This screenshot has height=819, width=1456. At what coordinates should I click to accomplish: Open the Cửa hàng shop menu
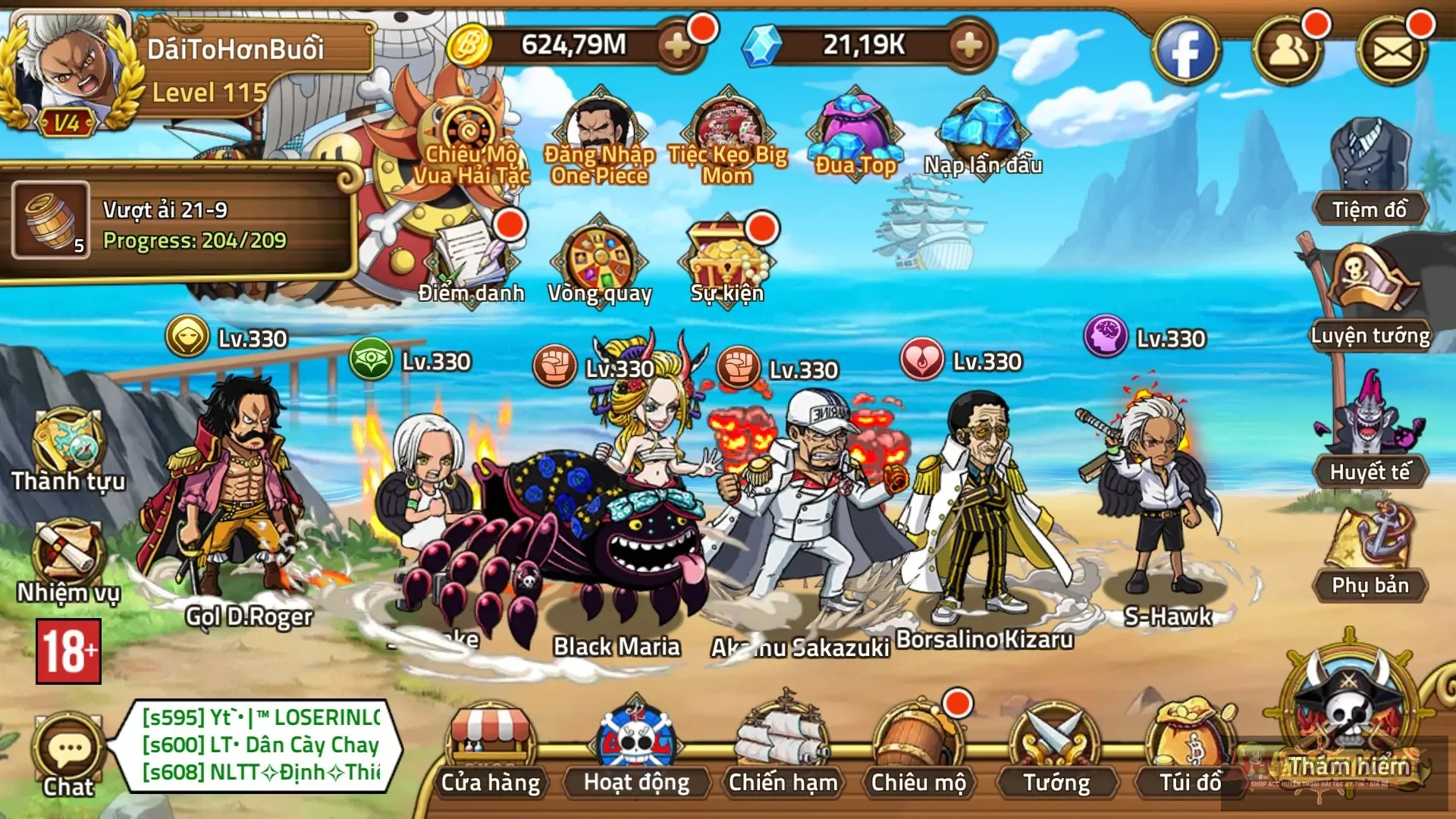tap(491, 747)
